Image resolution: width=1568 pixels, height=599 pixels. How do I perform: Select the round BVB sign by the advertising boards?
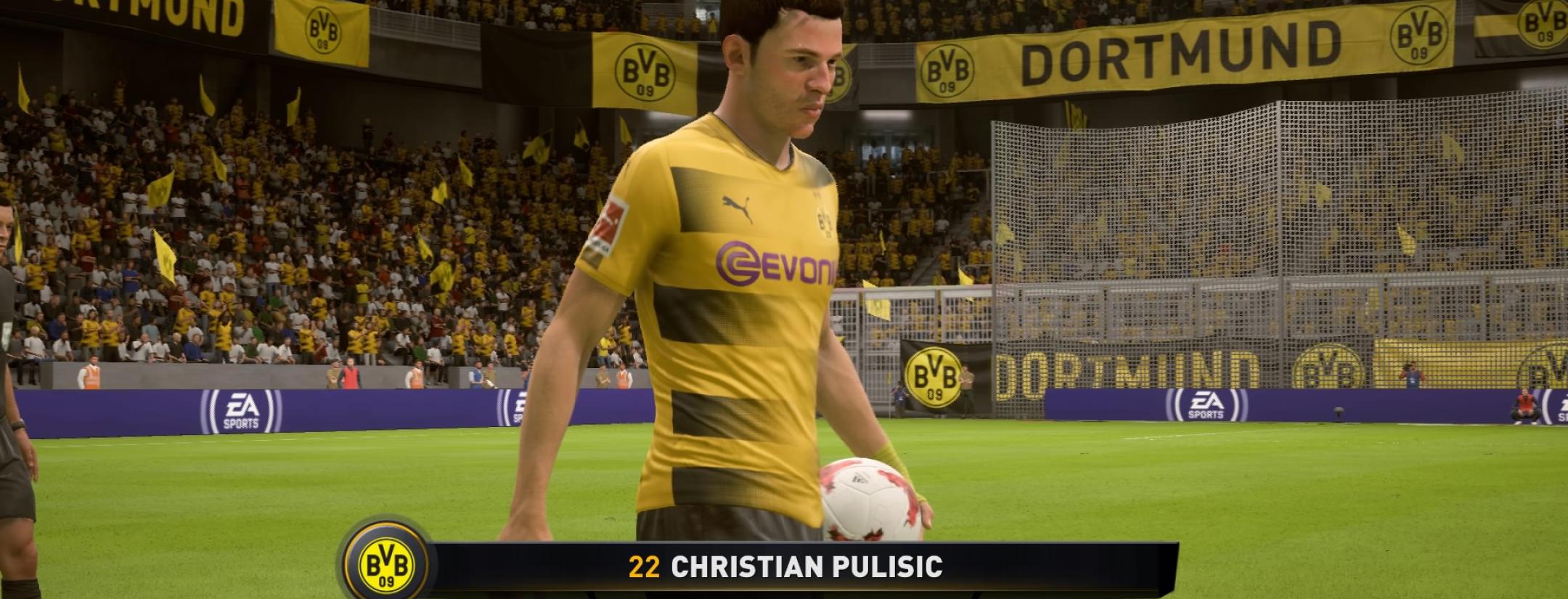[933, 378]
